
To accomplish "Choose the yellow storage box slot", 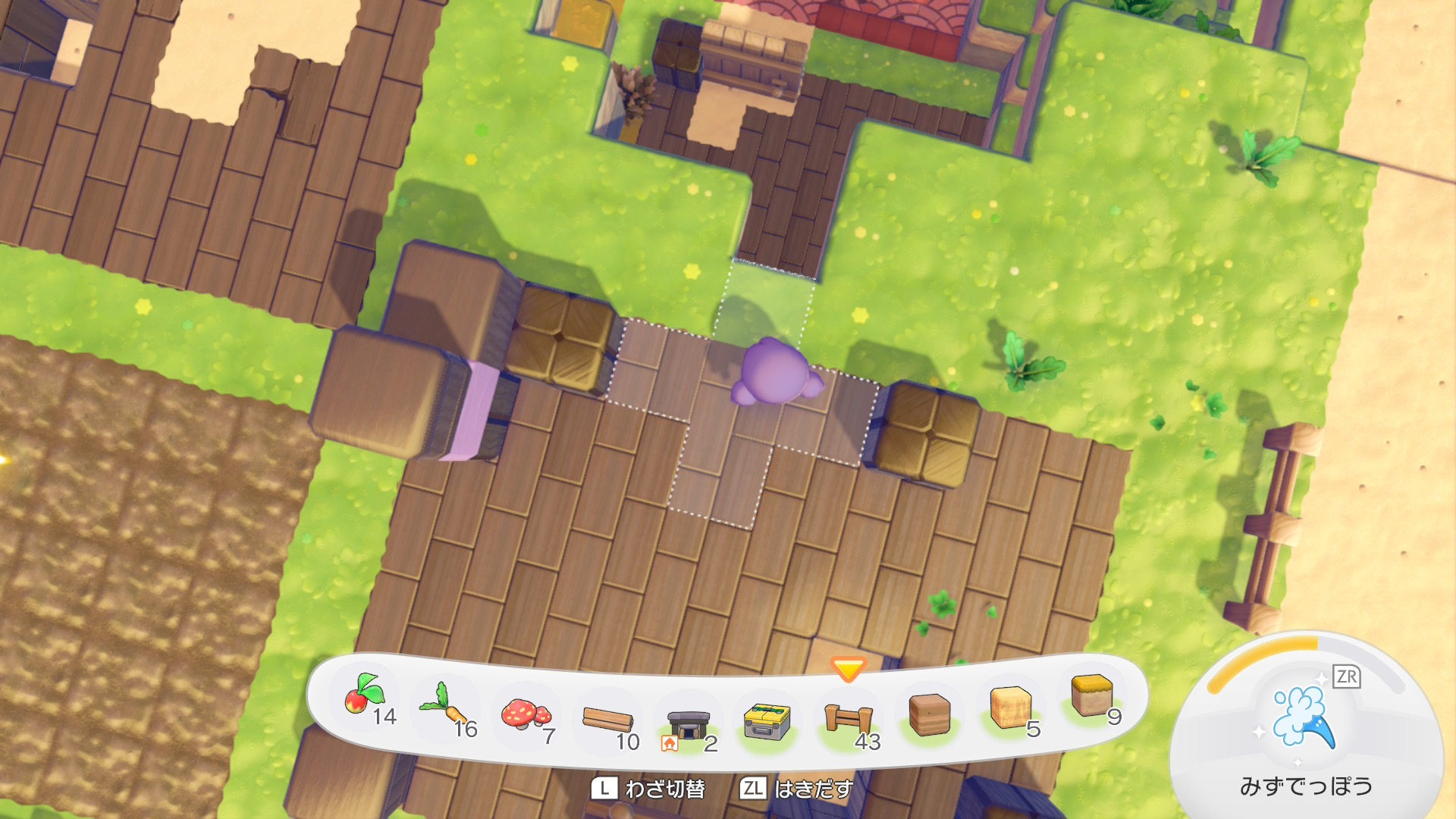I will [x=767, y=721].
